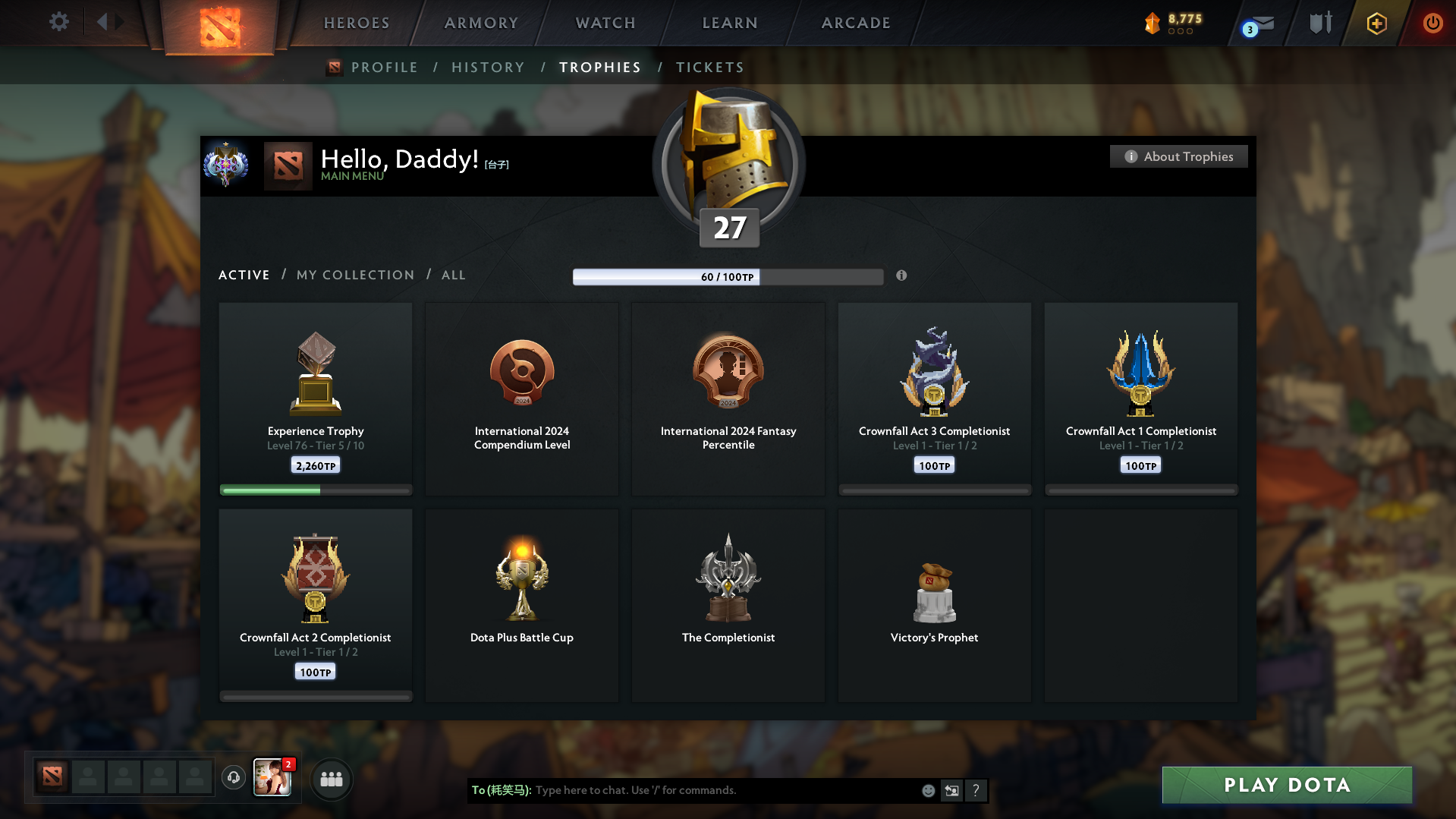Switch to the HISTORY tab
This screenshot has width=1456, height=819.
[x=488, y=67]
